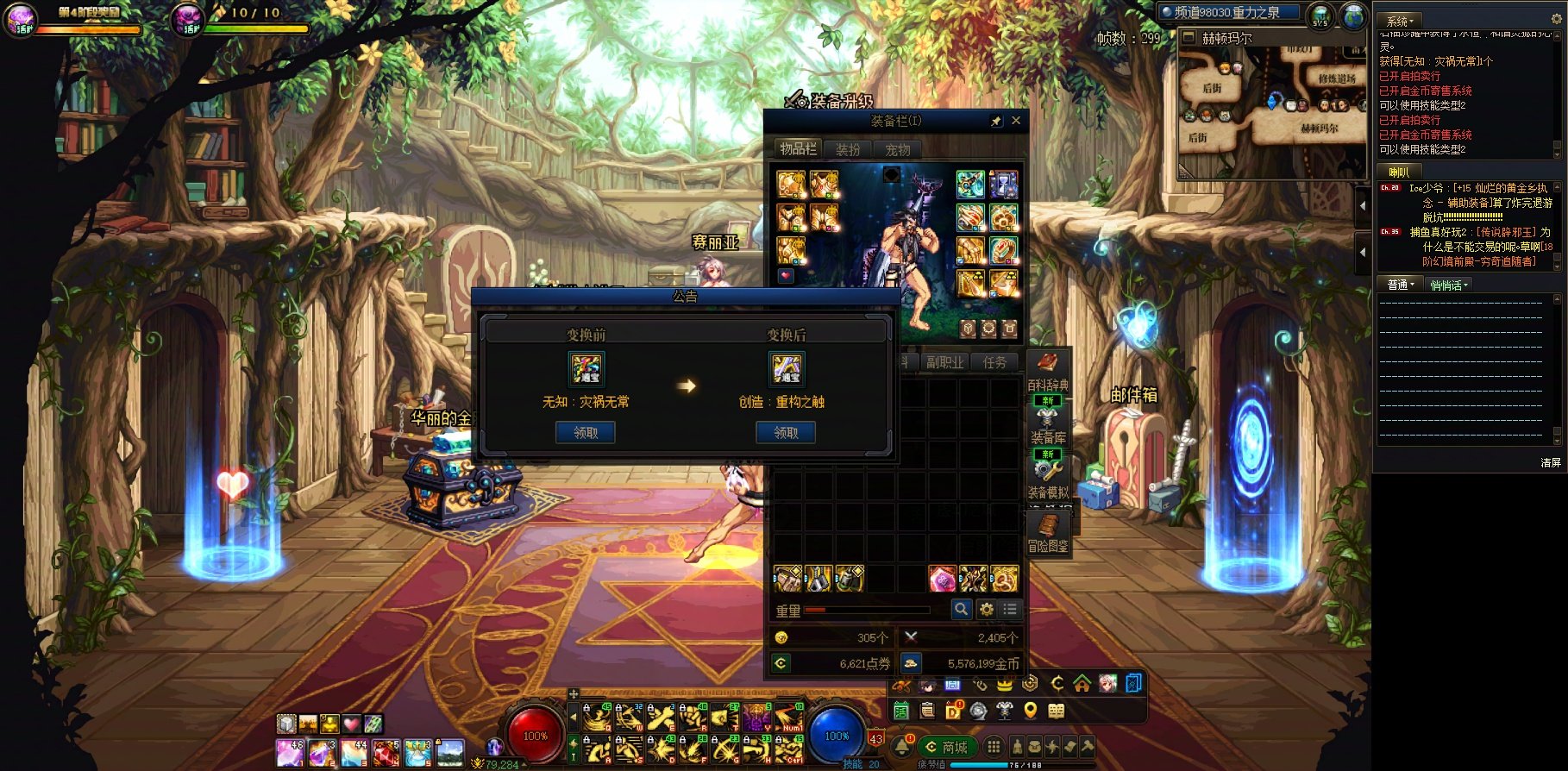Switch to the 宠物 tab
The width and height of the screenshot is (1568, 771).
[x=898, y=149]
